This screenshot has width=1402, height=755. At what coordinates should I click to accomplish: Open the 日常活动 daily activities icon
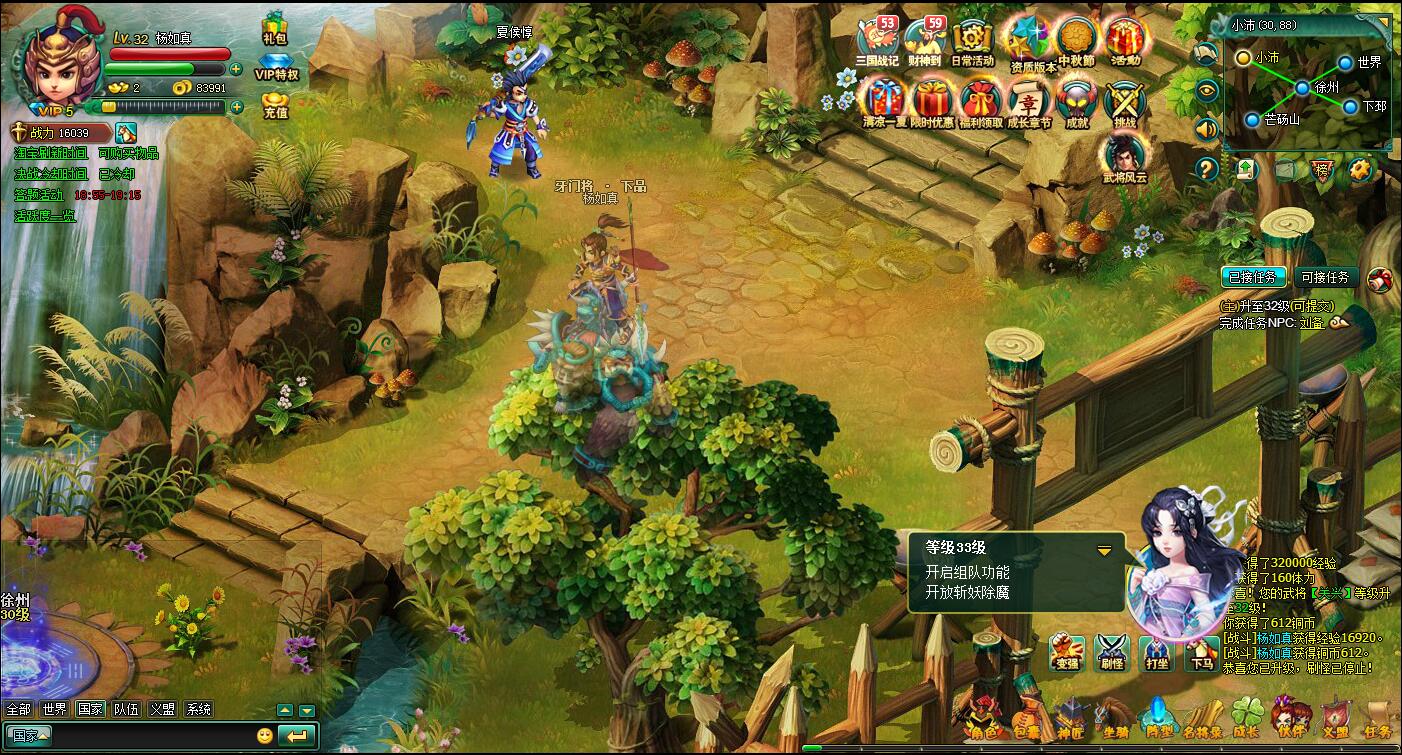coord(972,41)
